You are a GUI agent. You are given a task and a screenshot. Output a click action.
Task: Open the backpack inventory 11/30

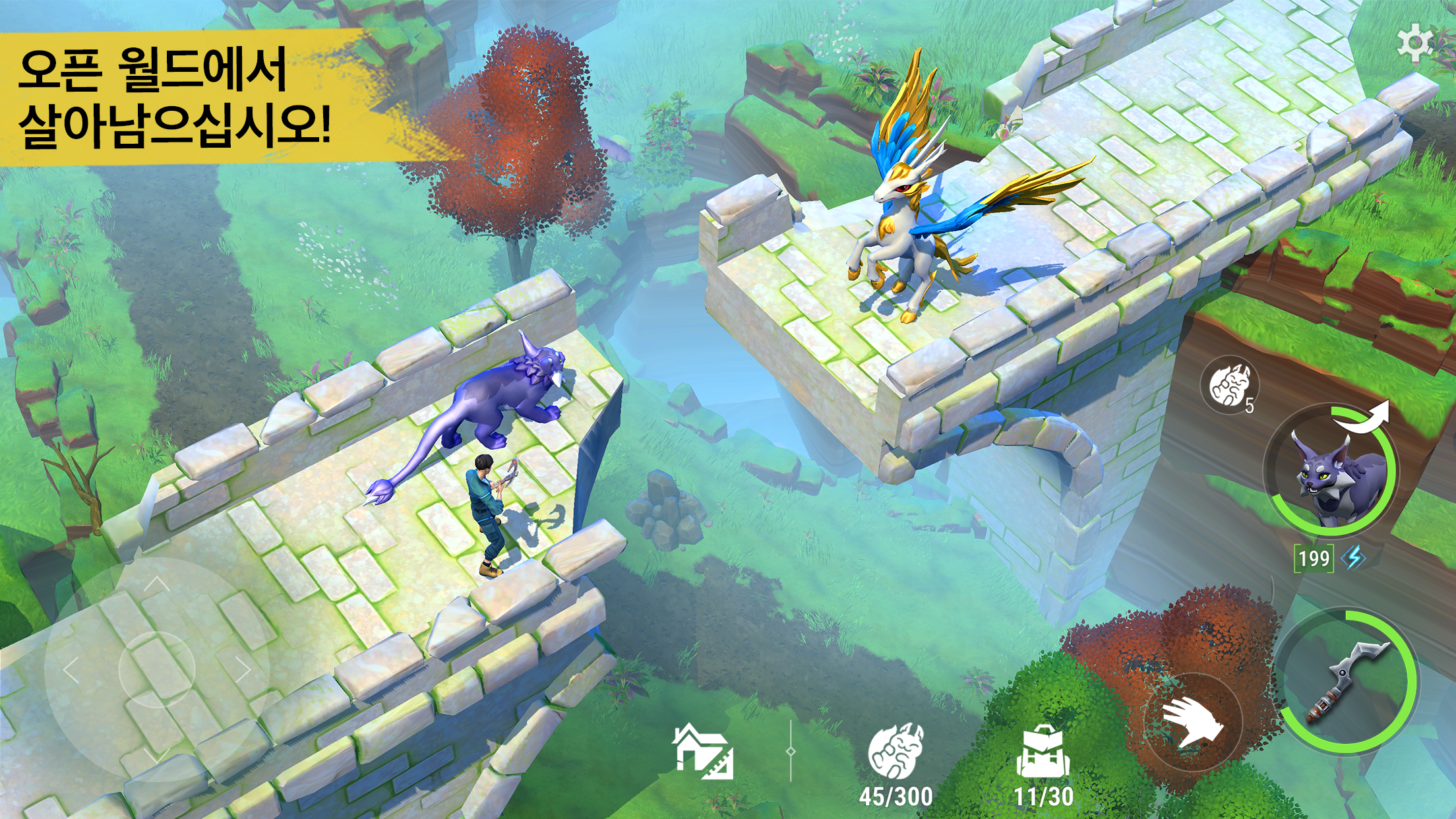1043,755
